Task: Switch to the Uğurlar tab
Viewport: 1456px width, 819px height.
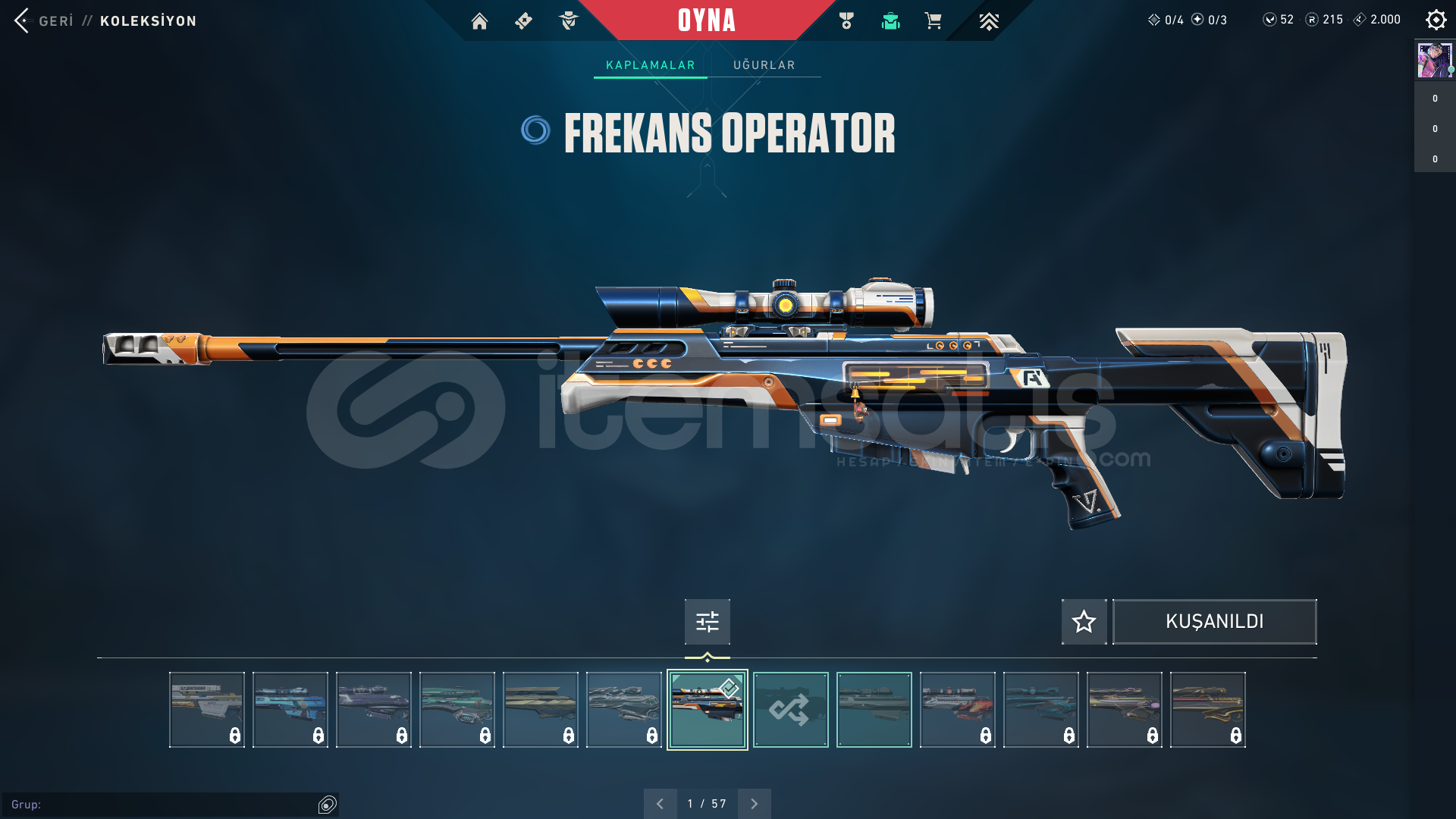Action: pos(764,65)
